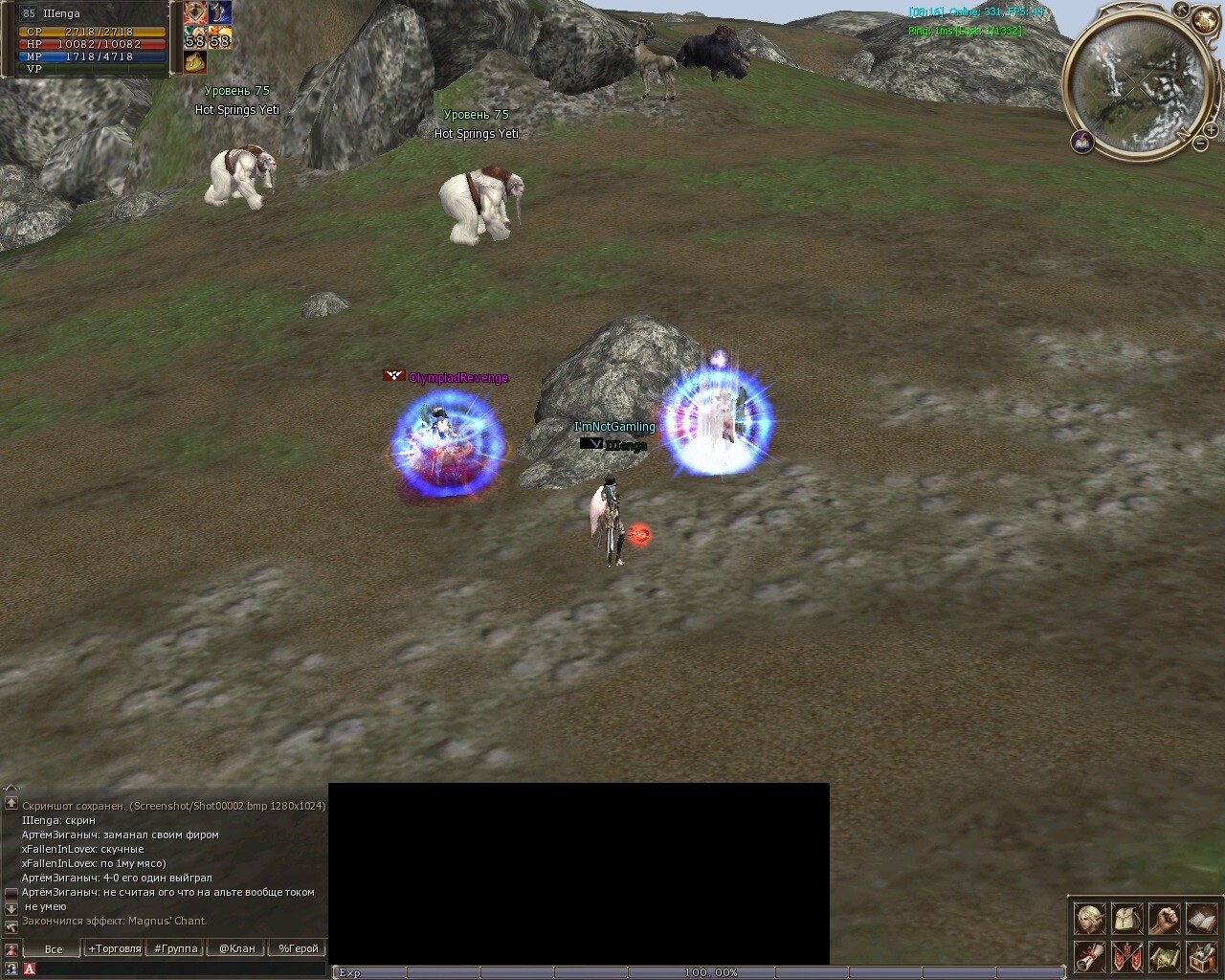Screen dimensions: 1225x980
Task: Zoom out the minimap with minus button
Action: (x=1200, y=144)
